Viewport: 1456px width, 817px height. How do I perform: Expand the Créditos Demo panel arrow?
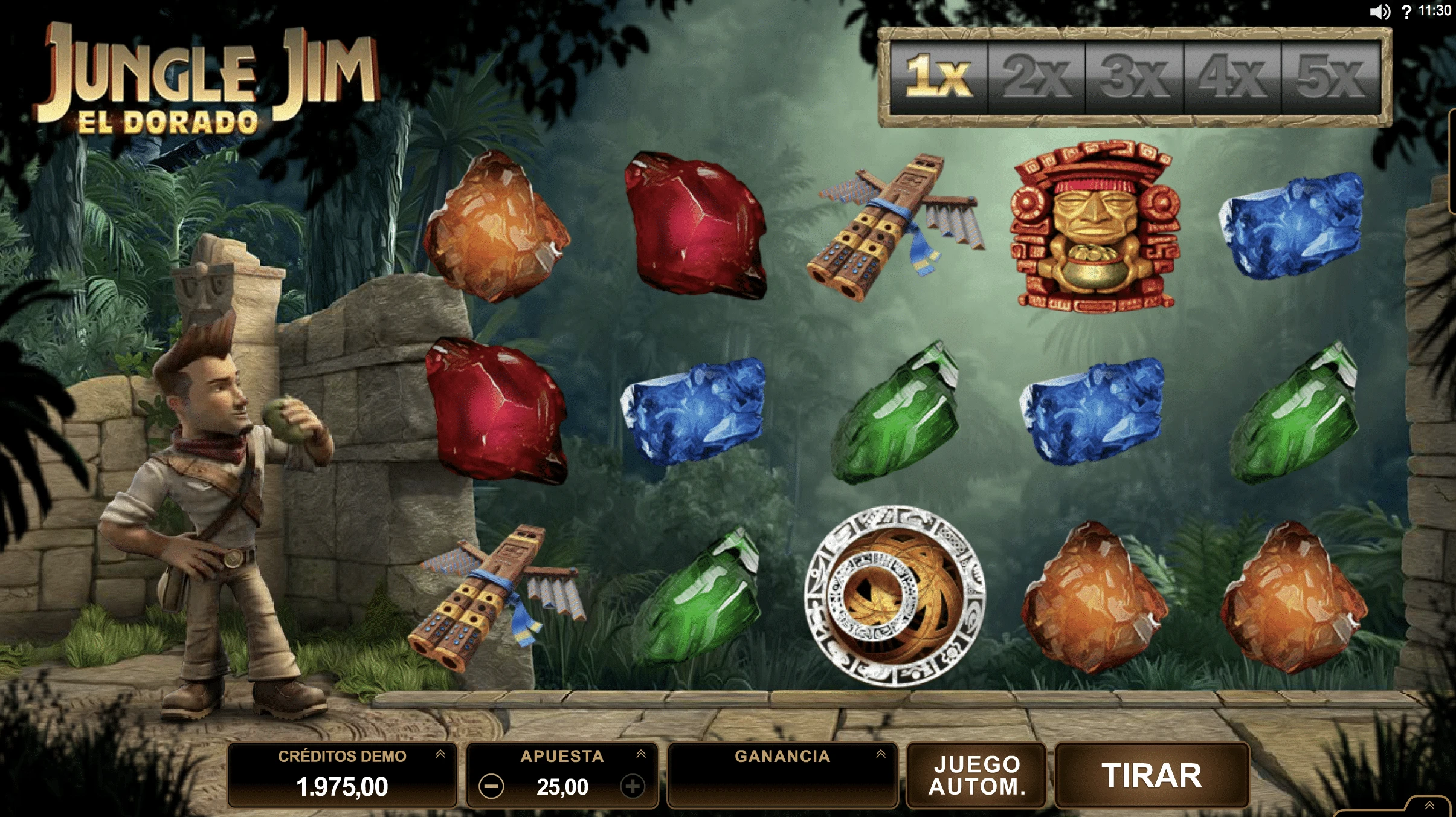[440, 754]
